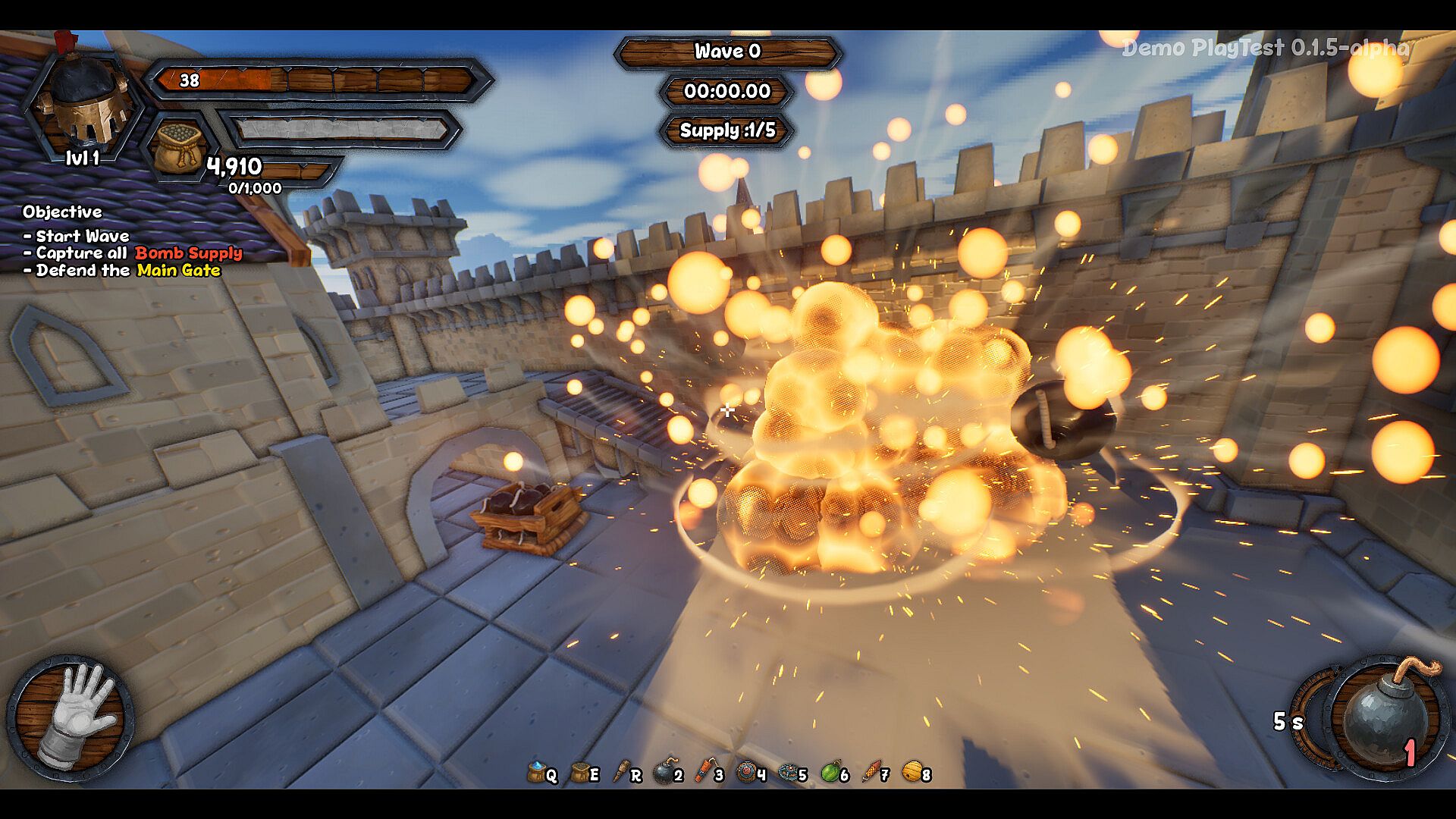The width and height of the screenshot is (1456, 819).
Task: Click the Objective tracker heading
Action: pos(62,212)
